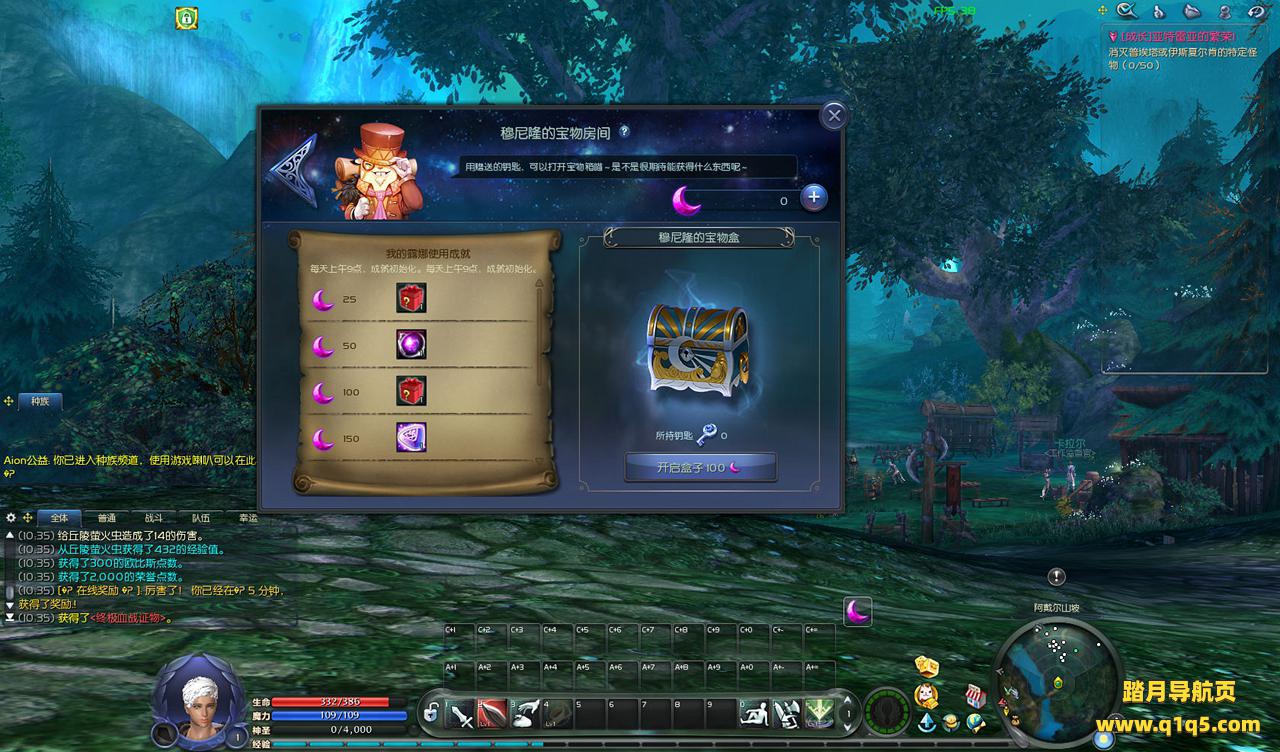1280x752 pixels.
Task: Open chat settings gear icon
Action: click(11, 518)
